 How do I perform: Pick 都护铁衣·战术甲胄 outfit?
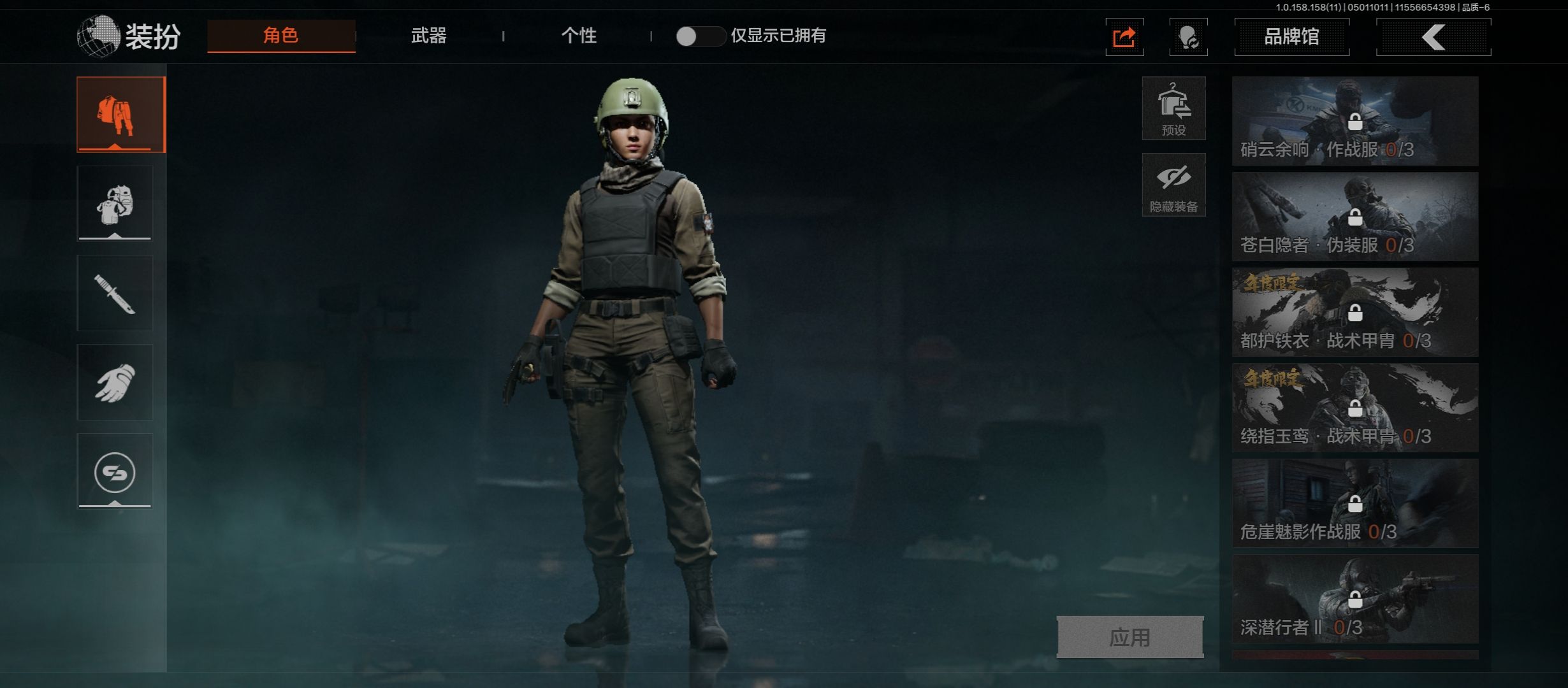(x=1354, y=312)
